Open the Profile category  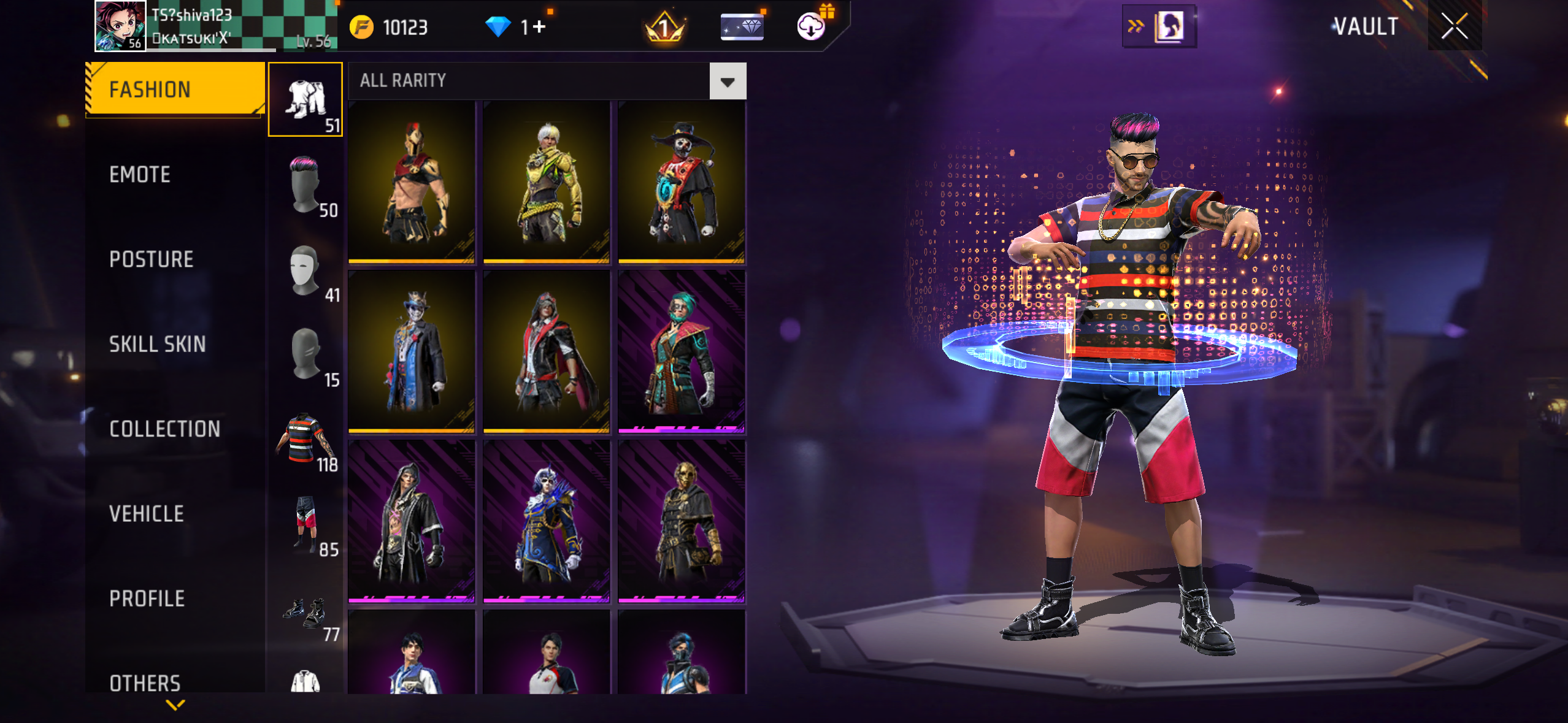pos(147,599)
